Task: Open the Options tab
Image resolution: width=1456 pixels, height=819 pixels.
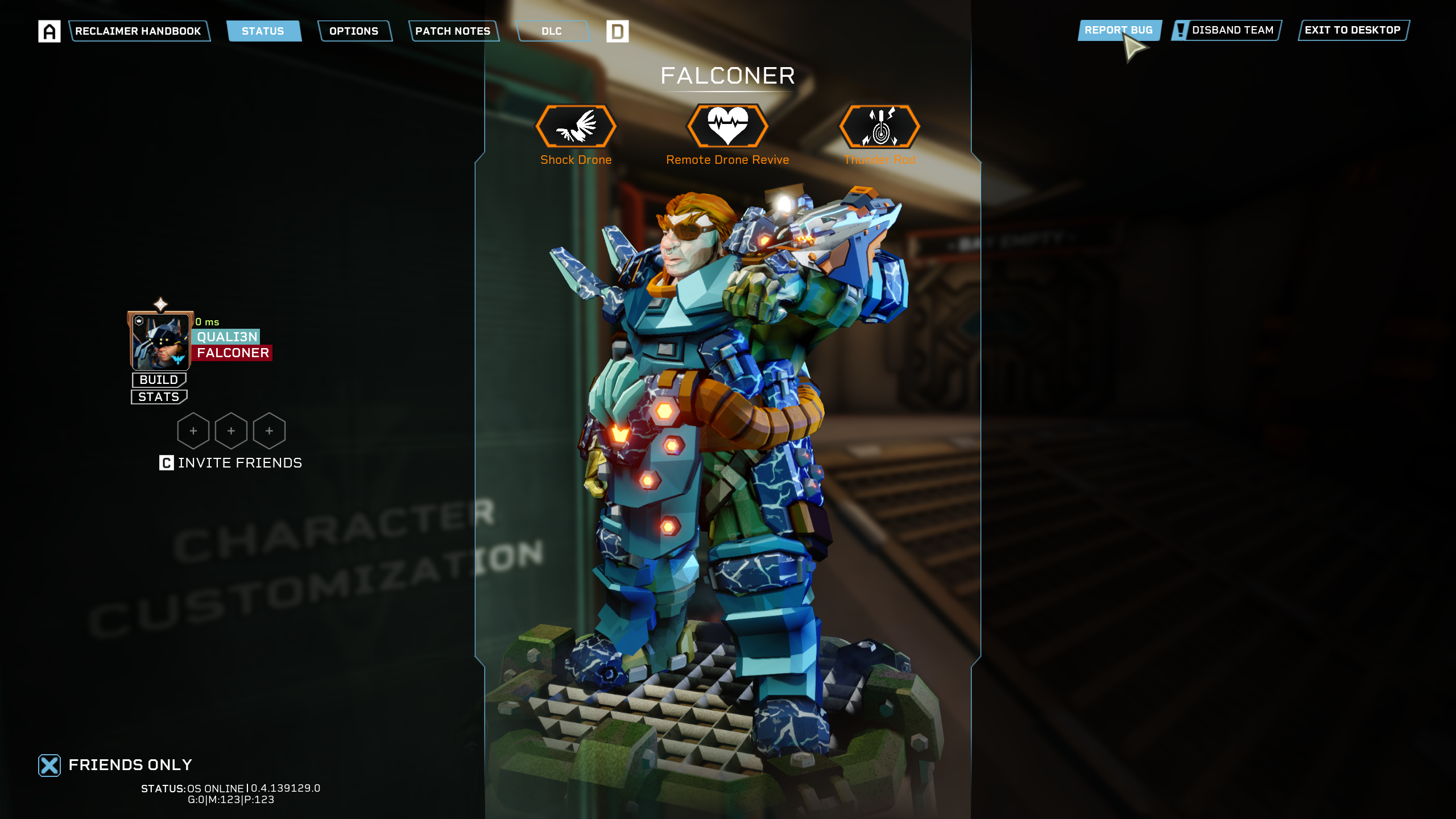Action: click(x=354, y=31)
